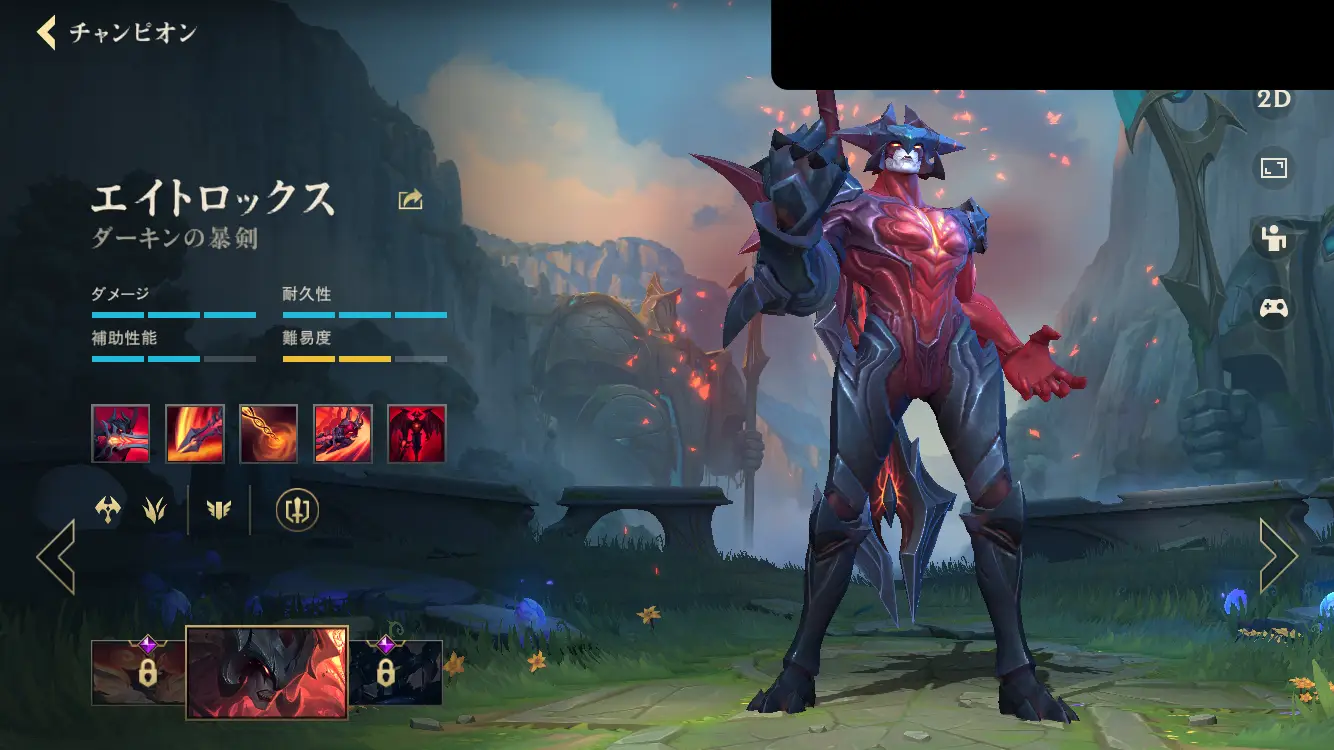Select the winged demon ultimate ability
Viewport: 1334px width, 750px height.
417,434
